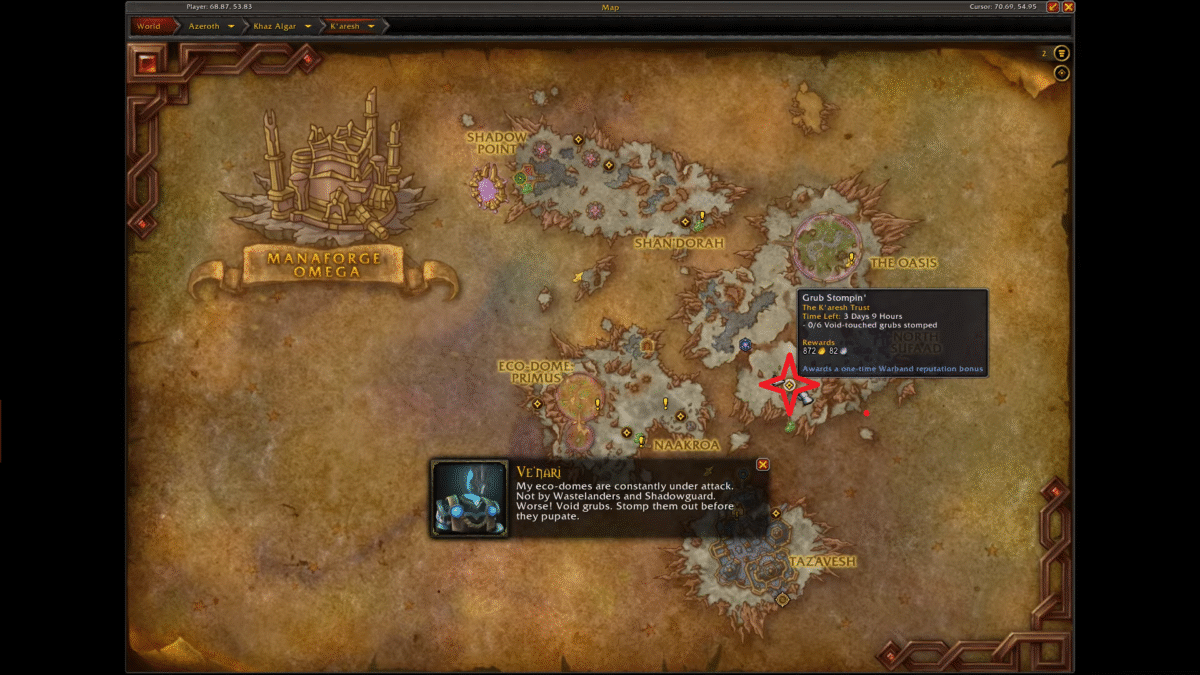Open the Azeroth navigation dropdown
The height and width of the screenshot is (675, 1200).
tap(232, 26)
